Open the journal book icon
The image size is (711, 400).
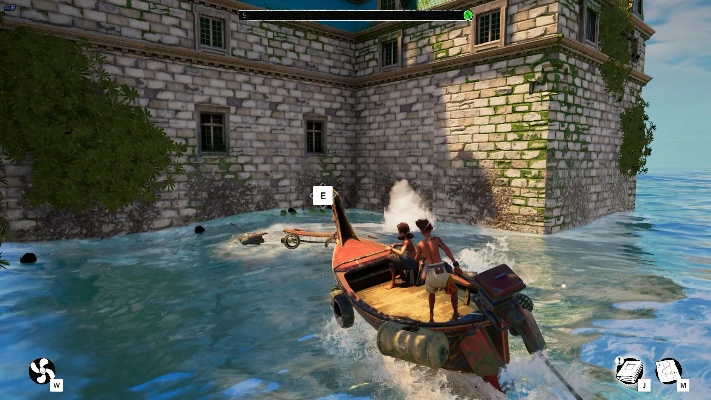pos(628,371)
